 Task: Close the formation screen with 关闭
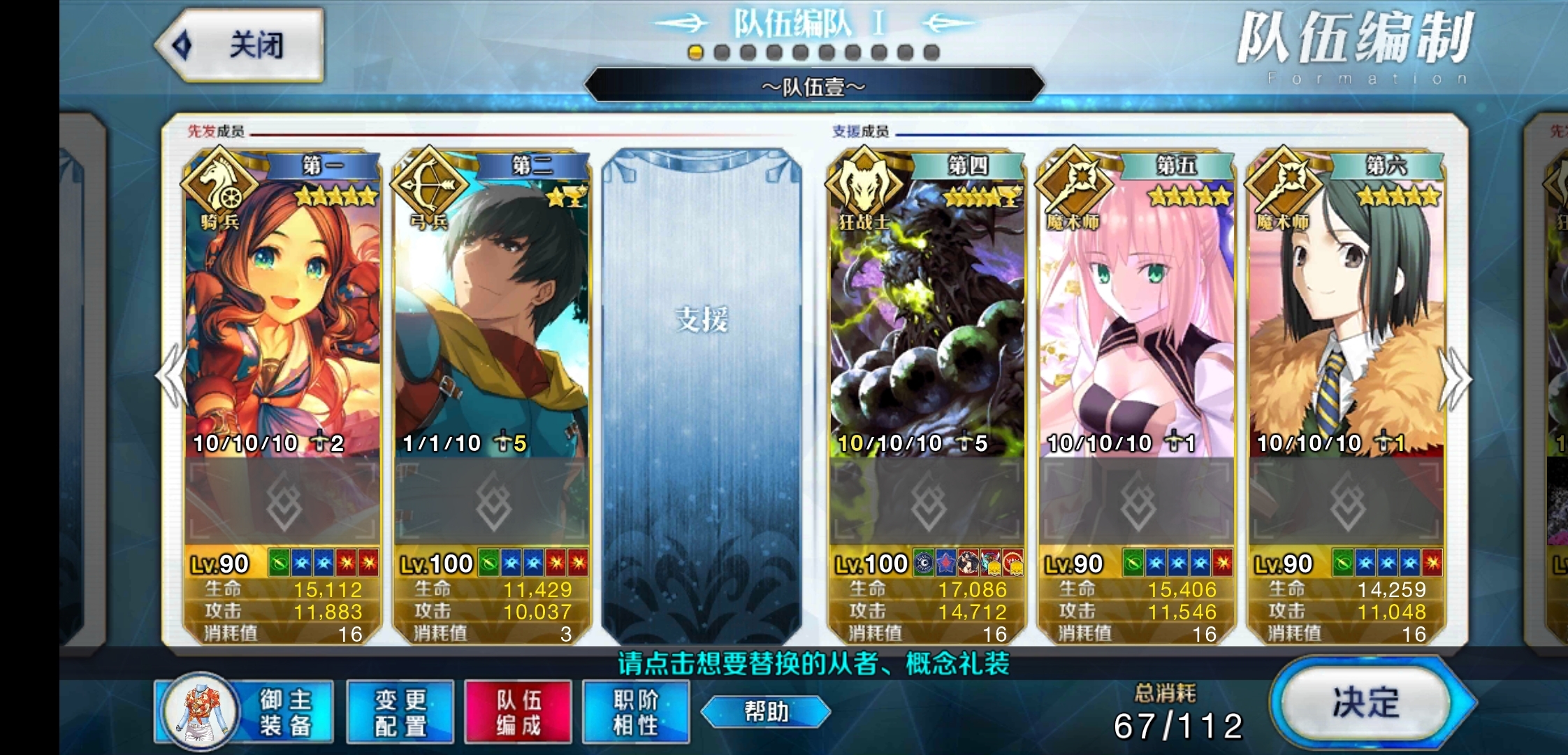point(240,46)
